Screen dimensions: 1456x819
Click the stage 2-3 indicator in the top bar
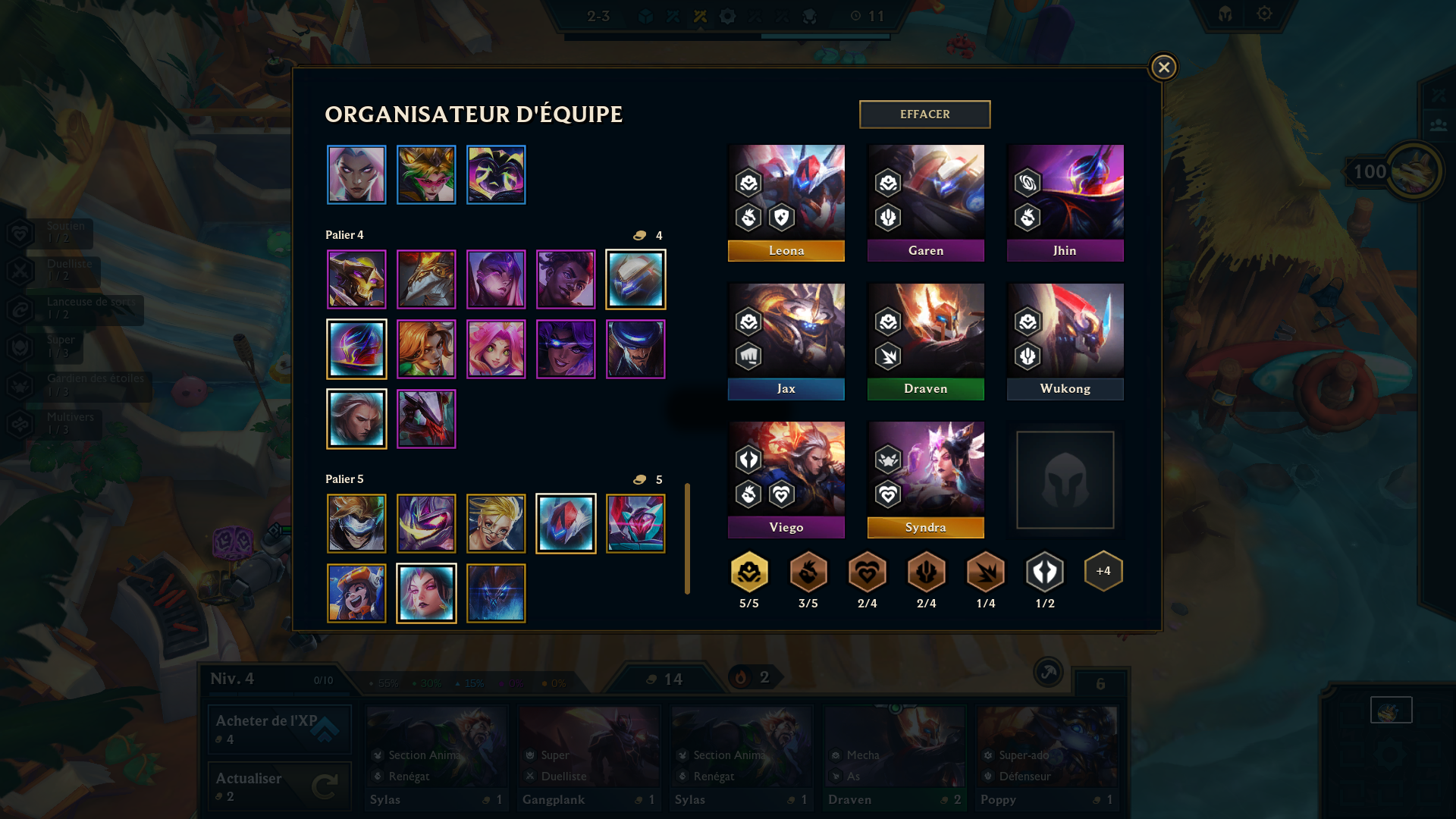(x=599, y=15)
